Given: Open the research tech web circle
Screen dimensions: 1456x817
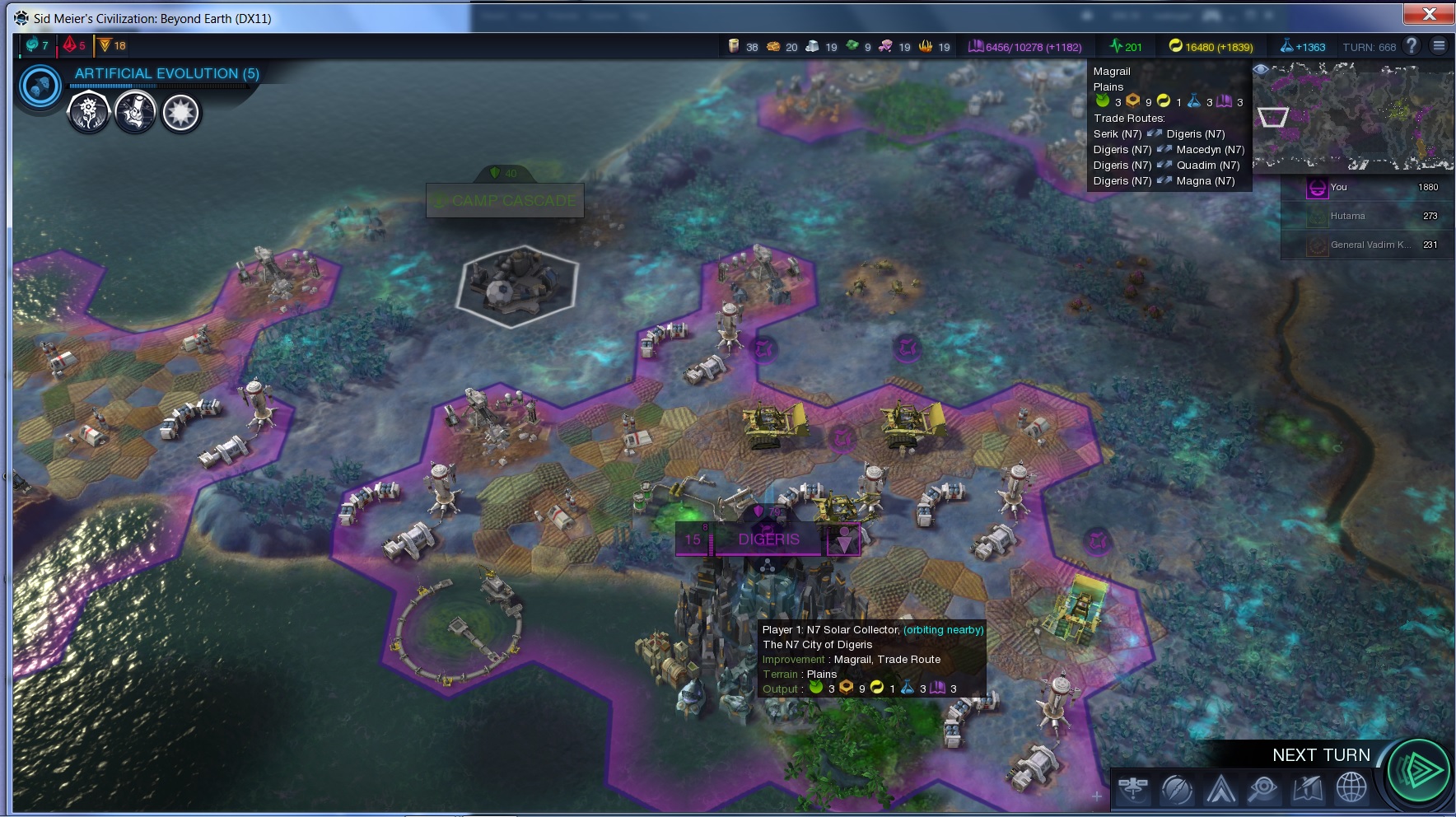Looking at the screenshot, I should pos(40,86).
